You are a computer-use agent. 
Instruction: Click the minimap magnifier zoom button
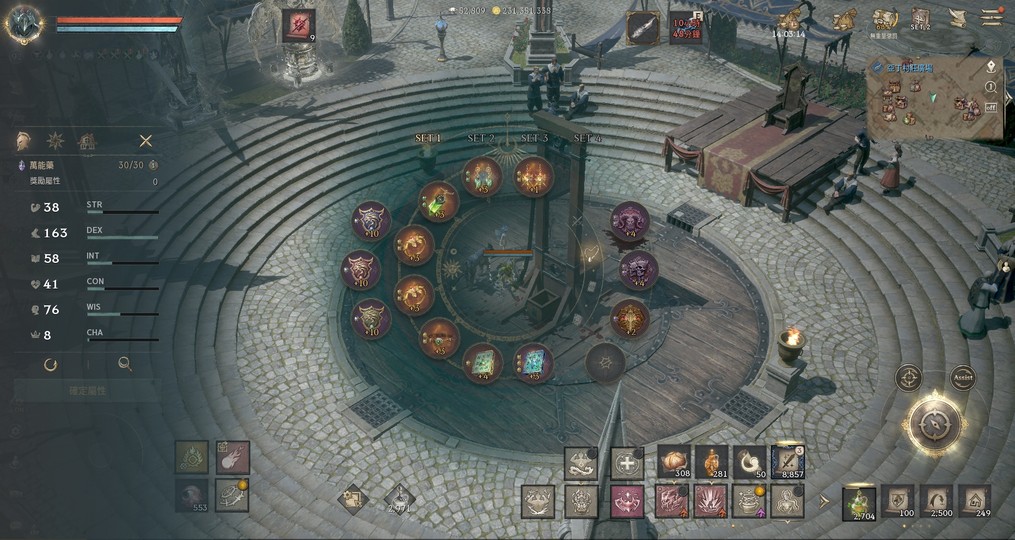991,85
